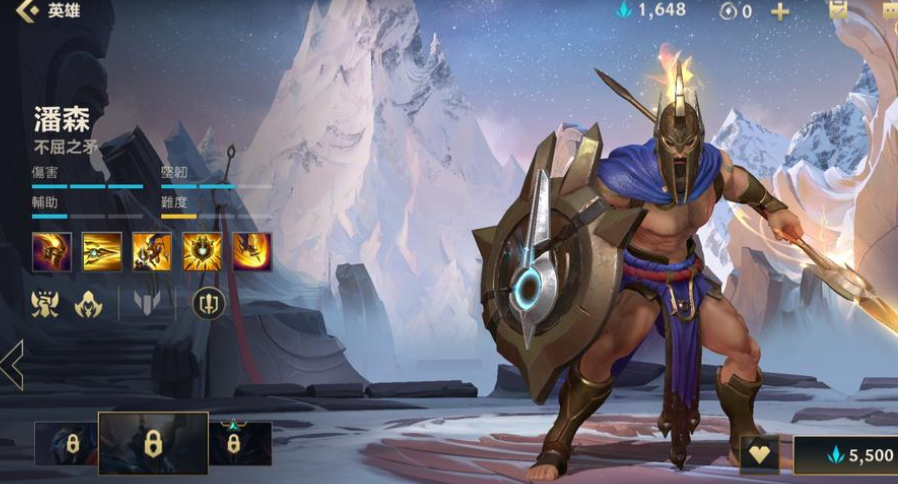Inspect the falling spear ultimate ability icon
This screenshot has height=484, width=898.
click(x=252, y=251)
